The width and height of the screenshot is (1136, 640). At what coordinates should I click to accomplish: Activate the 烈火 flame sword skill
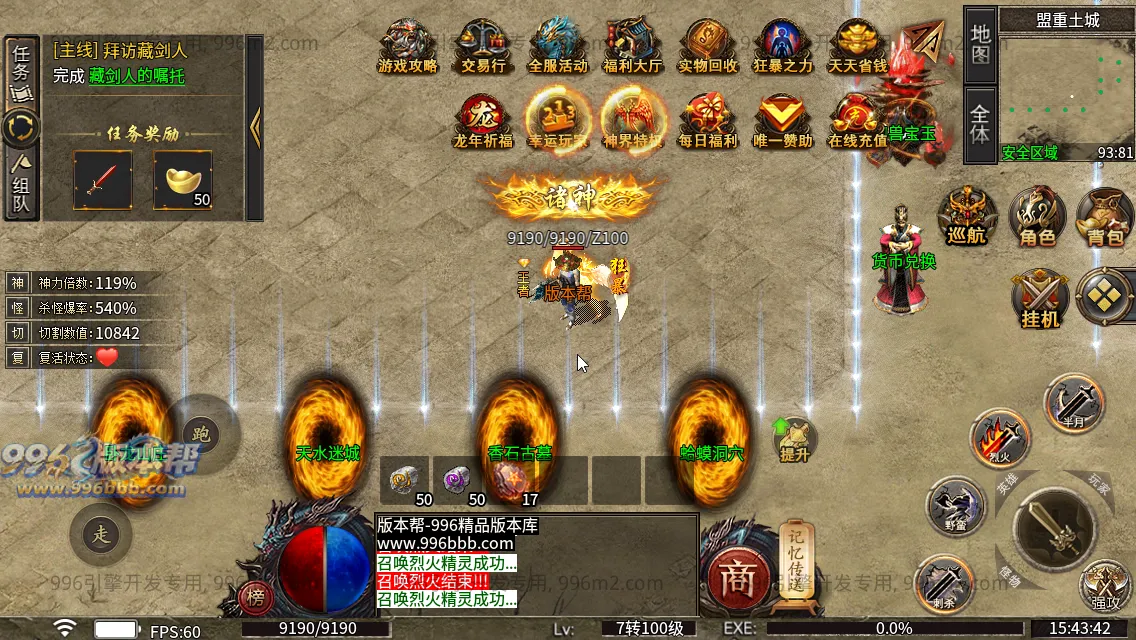point(1001,437)
